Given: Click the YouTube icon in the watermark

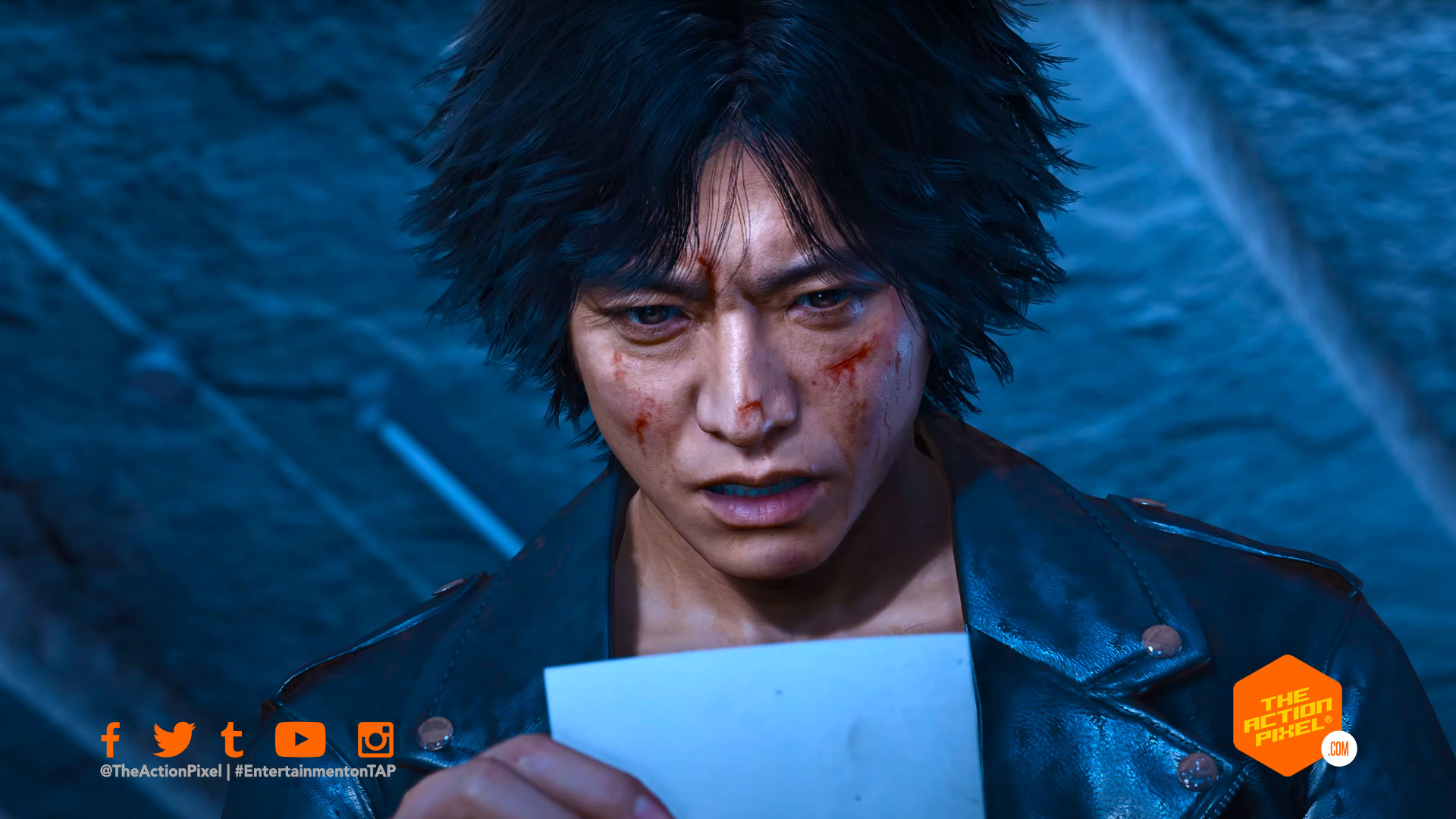Looking at the screenshot, I should 300,739.
